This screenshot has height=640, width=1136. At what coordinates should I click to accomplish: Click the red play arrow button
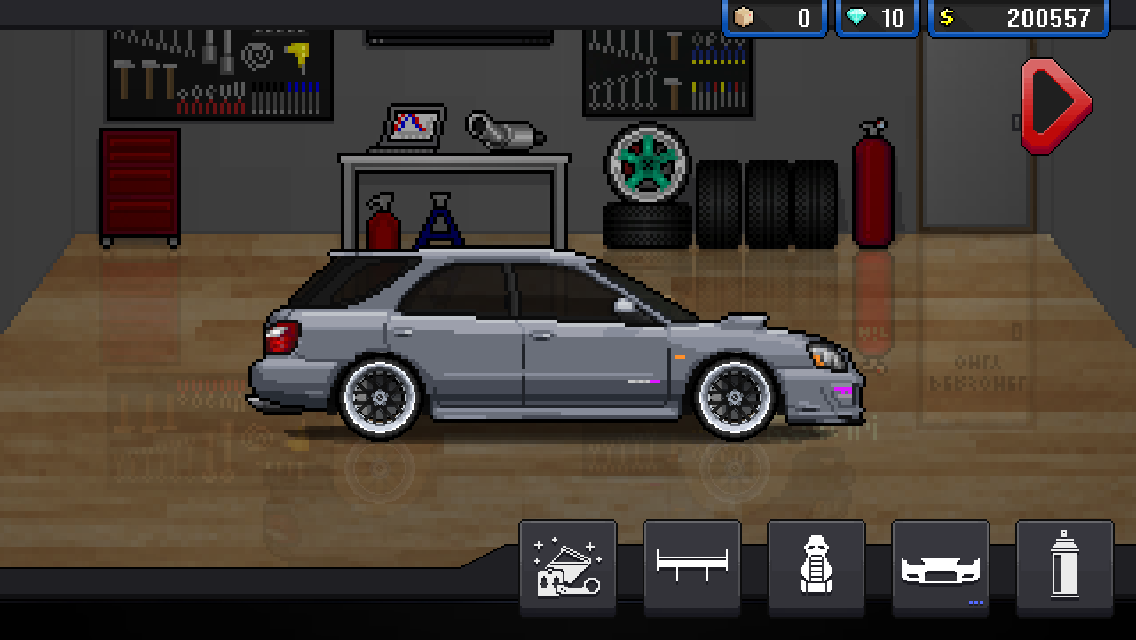point(1054,104)
